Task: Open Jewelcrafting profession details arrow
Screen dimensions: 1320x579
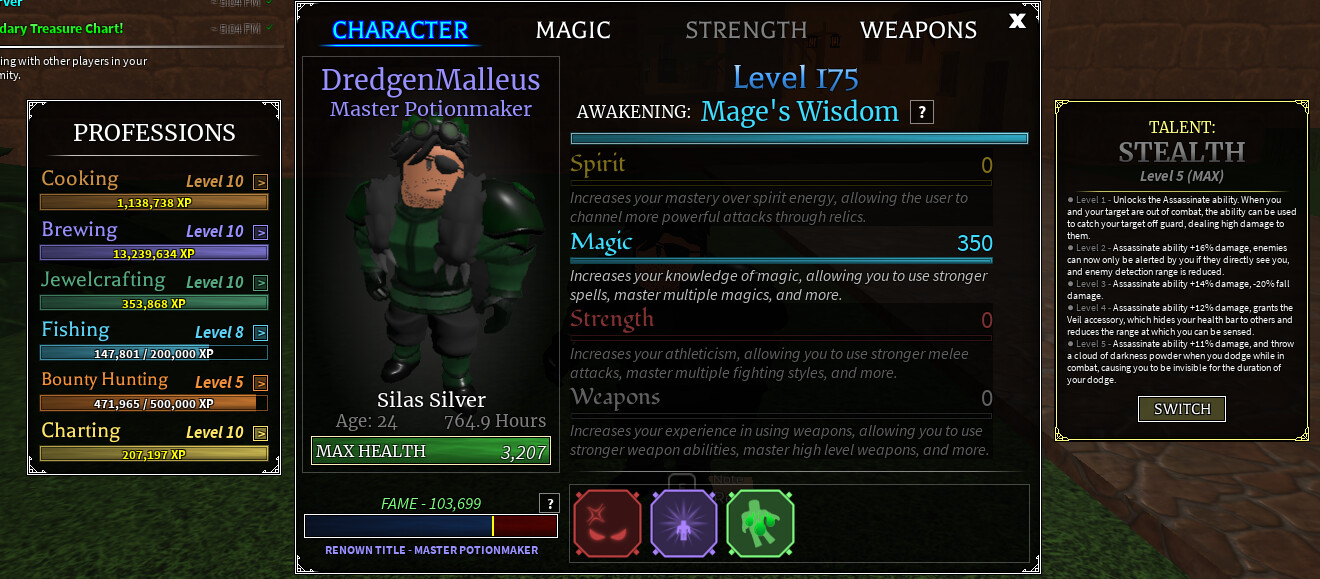Action: pyautogui.click(x=260, y=283)
